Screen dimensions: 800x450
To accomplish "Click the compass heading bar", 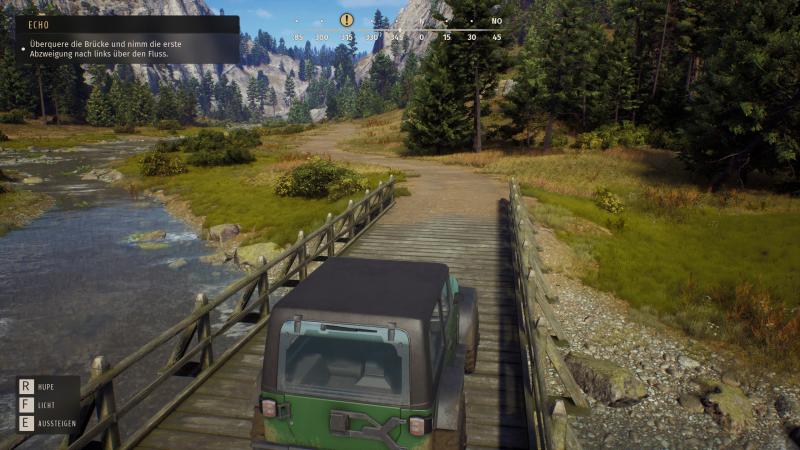I will 395,37.
